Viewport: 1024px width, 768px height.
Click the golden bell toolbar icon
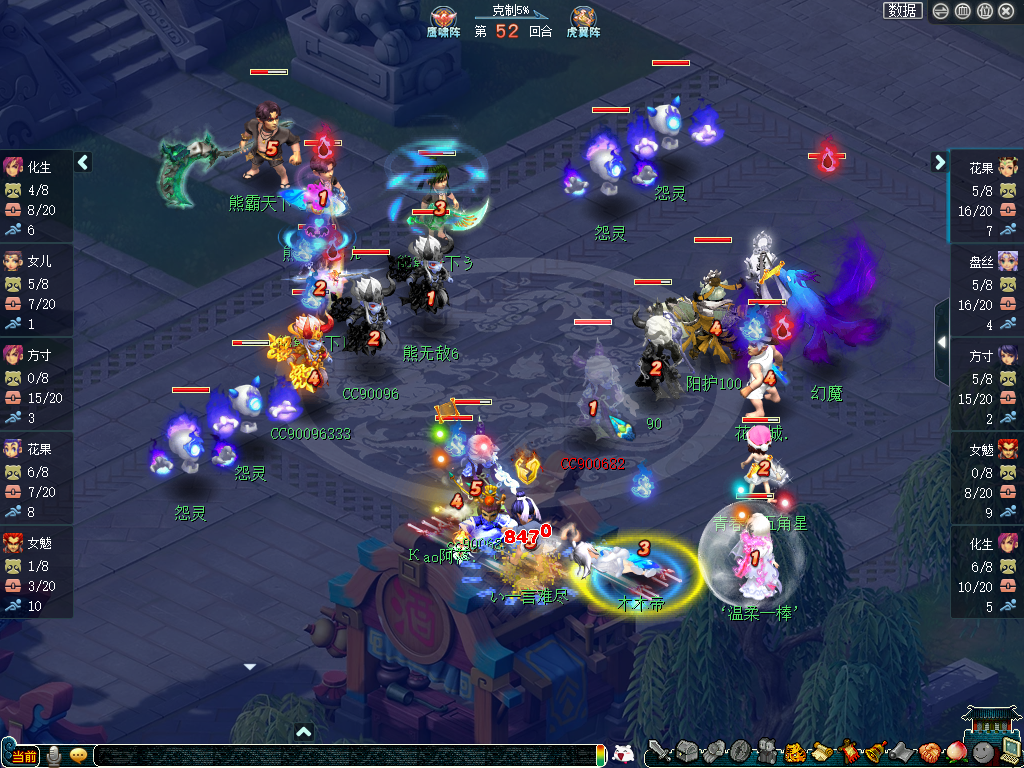point(875,751)
